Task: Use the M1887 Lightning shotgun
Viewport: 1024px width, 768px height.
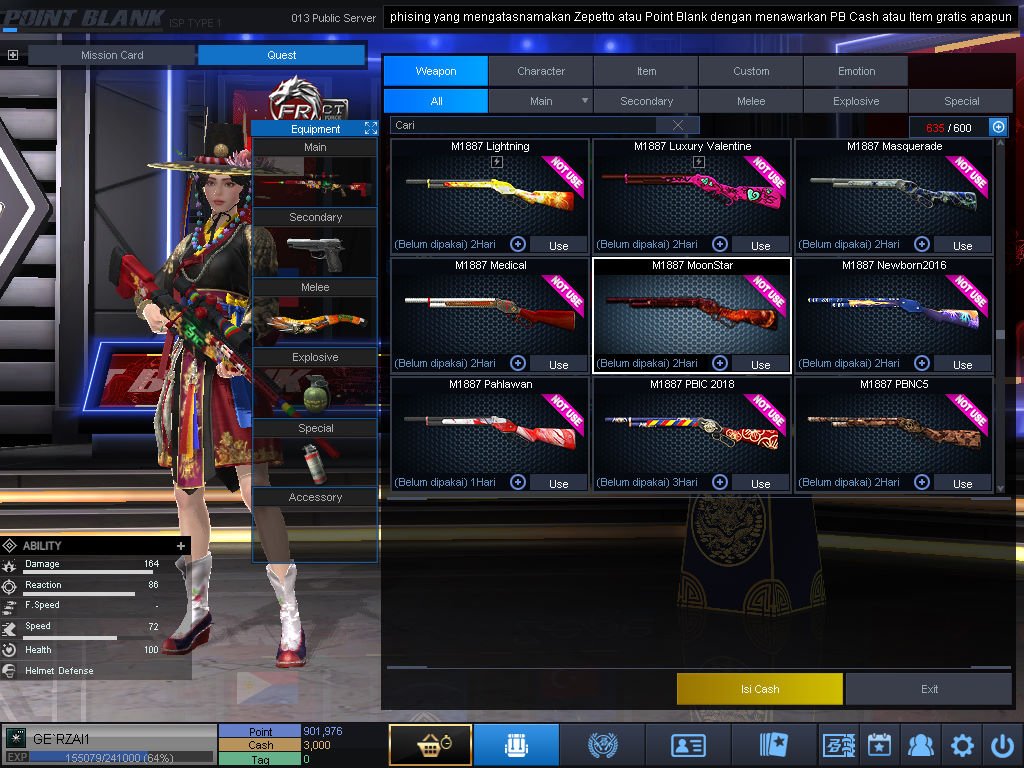Action: coord(559,245)
